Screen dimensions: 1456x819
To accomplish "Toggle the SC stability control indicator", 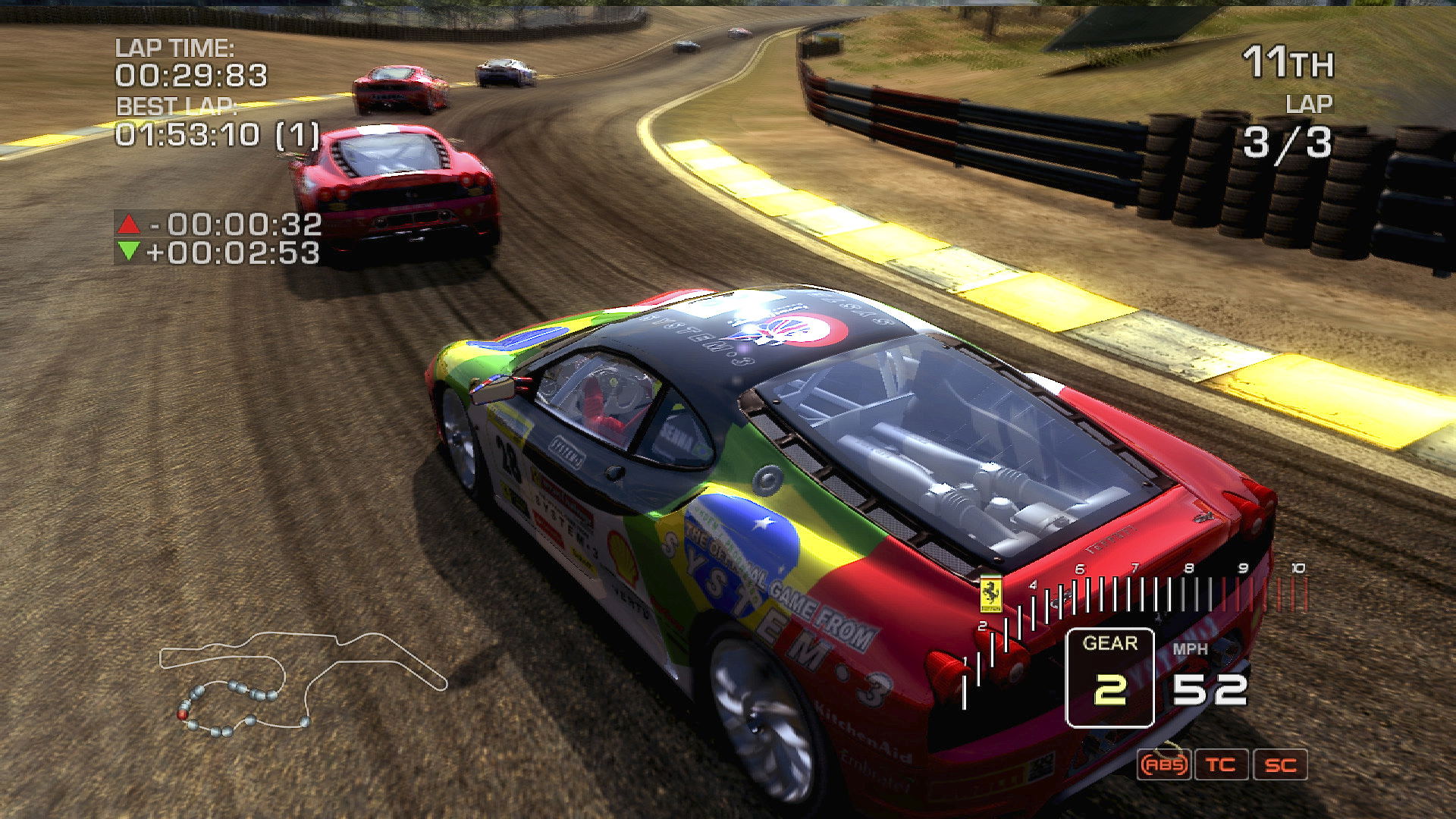I will click(x=1280, y=764).
